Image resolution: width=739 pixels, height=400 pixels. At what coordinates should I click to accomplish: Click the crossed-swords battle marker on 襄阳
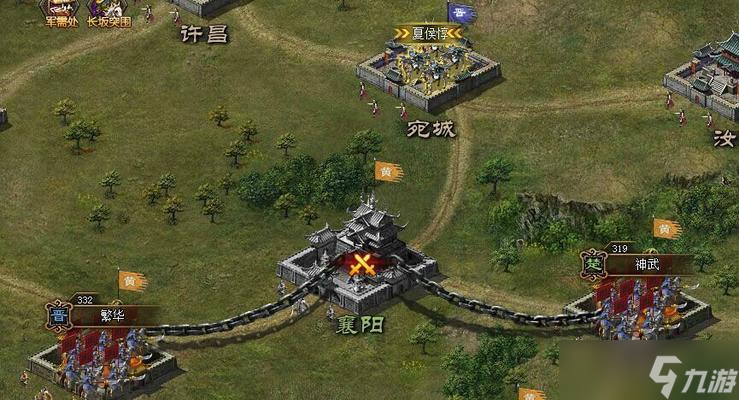[360, 265]
